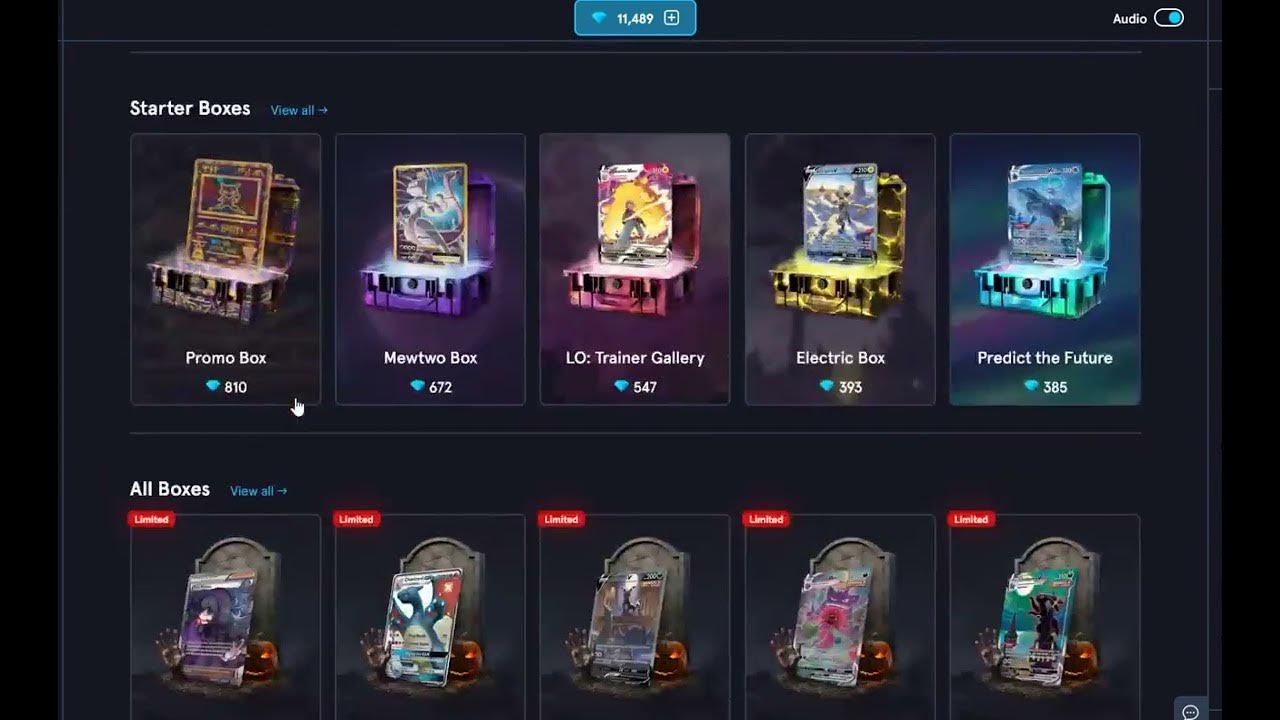
Task: Open View all for All Boxes
Action: coord(258,491)
